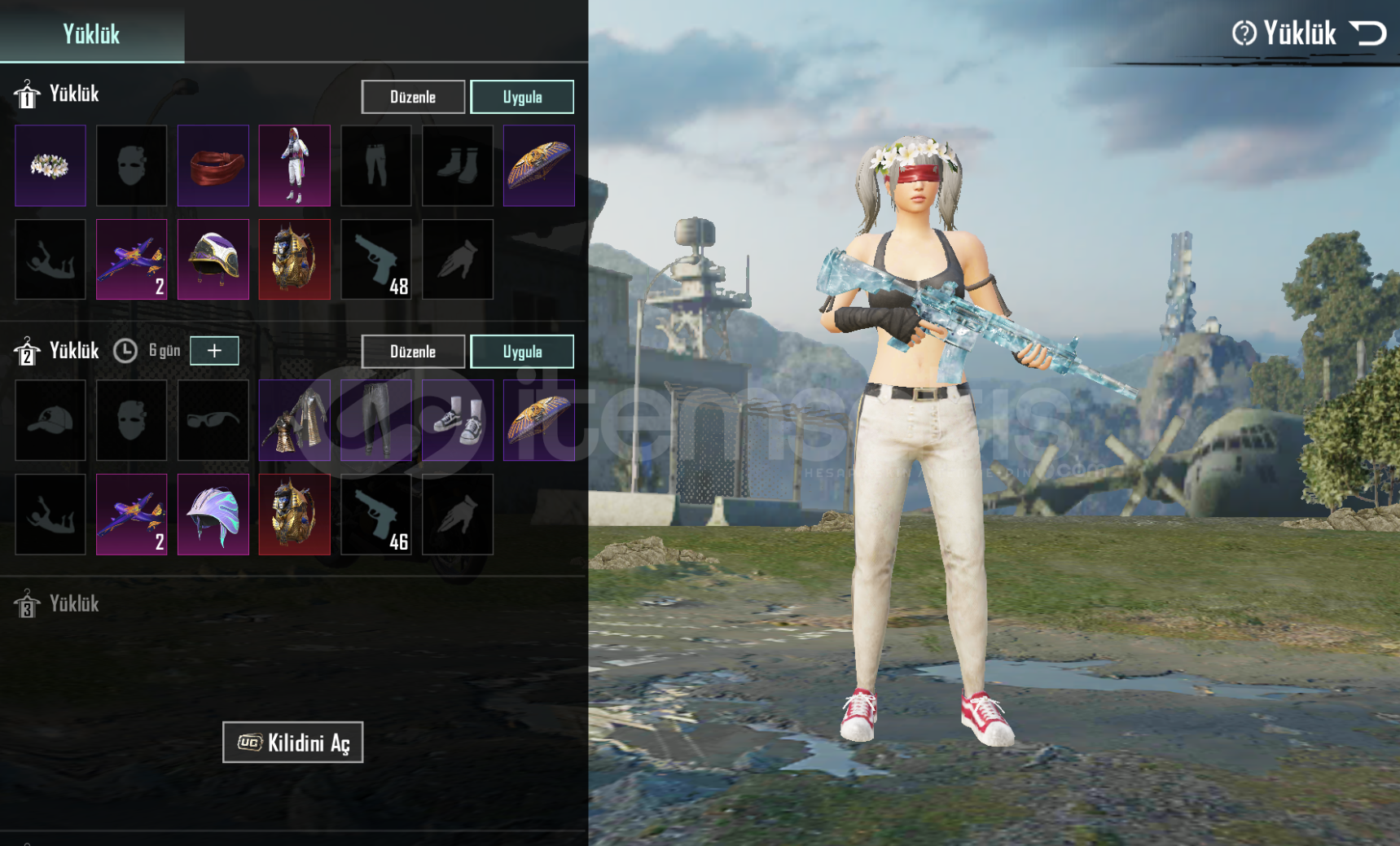Select the red blindfold slot
Viewport: 1400px width, 846px height.
pos(213,165)
